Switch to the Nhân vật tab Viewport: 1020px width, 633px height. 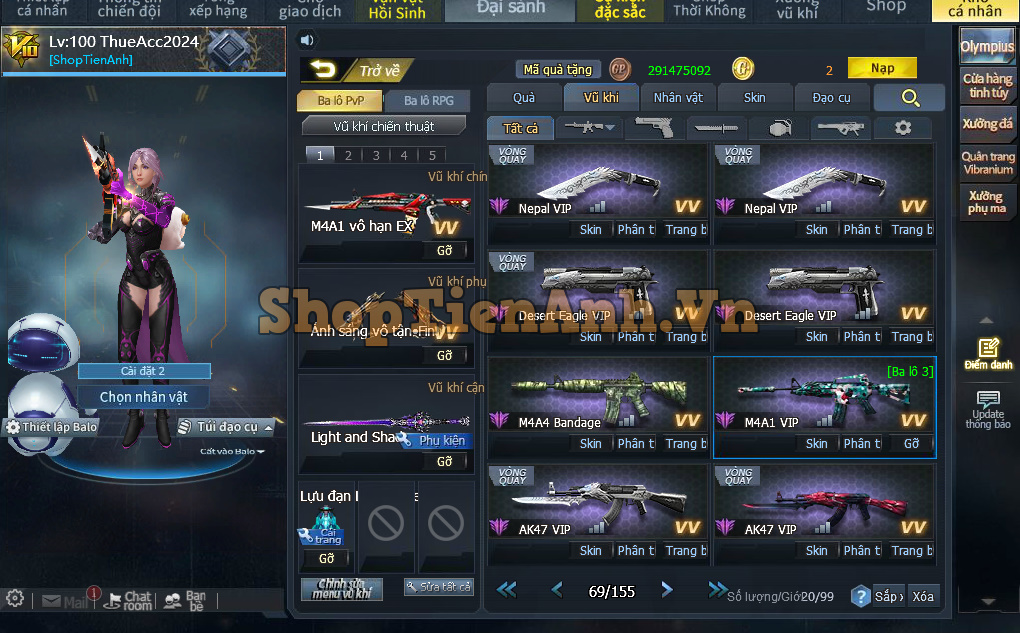point(678,97)
